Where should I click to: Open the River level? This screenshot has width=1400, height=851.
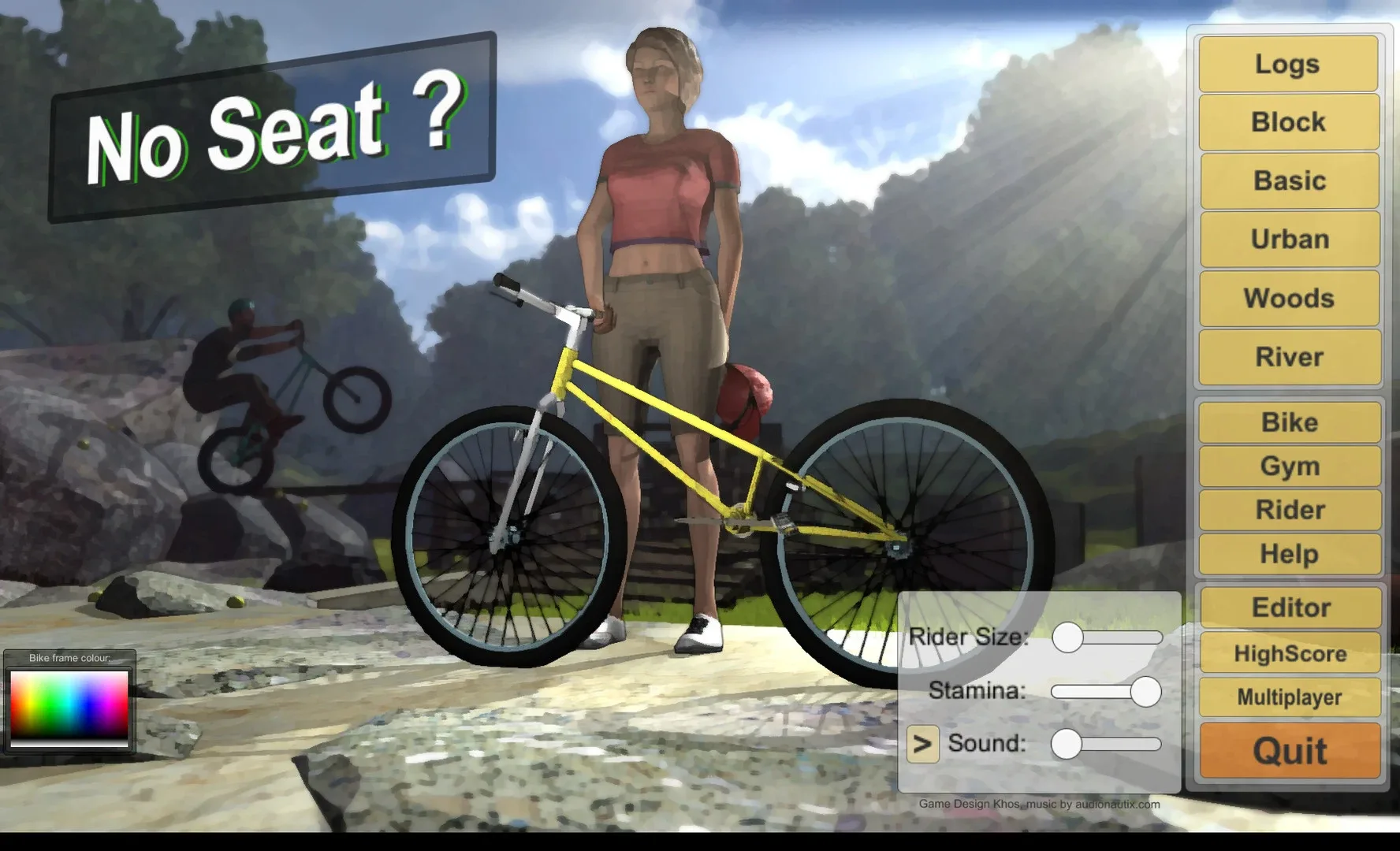(x=1287, y=356)
